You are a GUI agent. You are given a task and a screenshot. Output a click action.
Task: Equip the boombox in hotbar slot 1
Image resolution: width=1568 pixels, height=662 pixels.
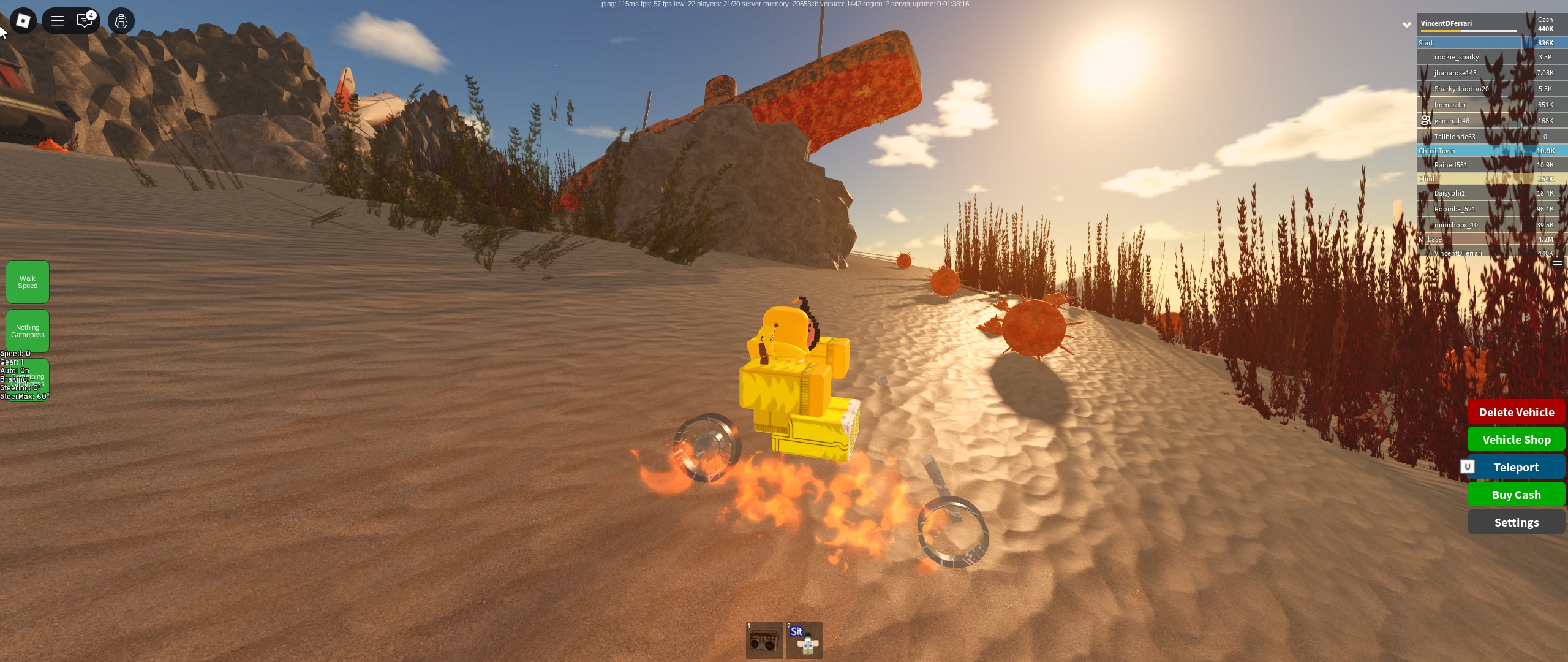pyautogui.click(x=764, y=641)
